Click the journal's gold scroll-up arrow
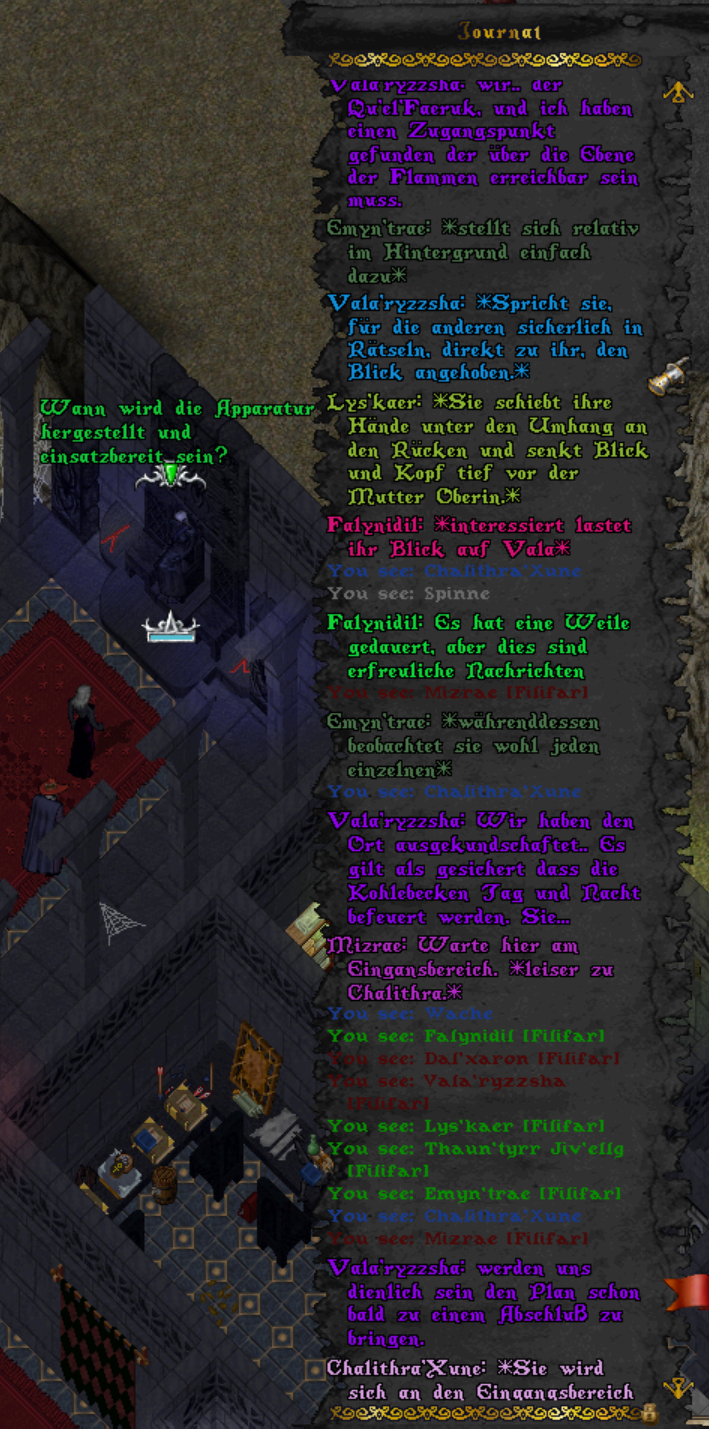Image resolution: width=709 pixels, height=1429 pixels. click(x=680, y=92)
